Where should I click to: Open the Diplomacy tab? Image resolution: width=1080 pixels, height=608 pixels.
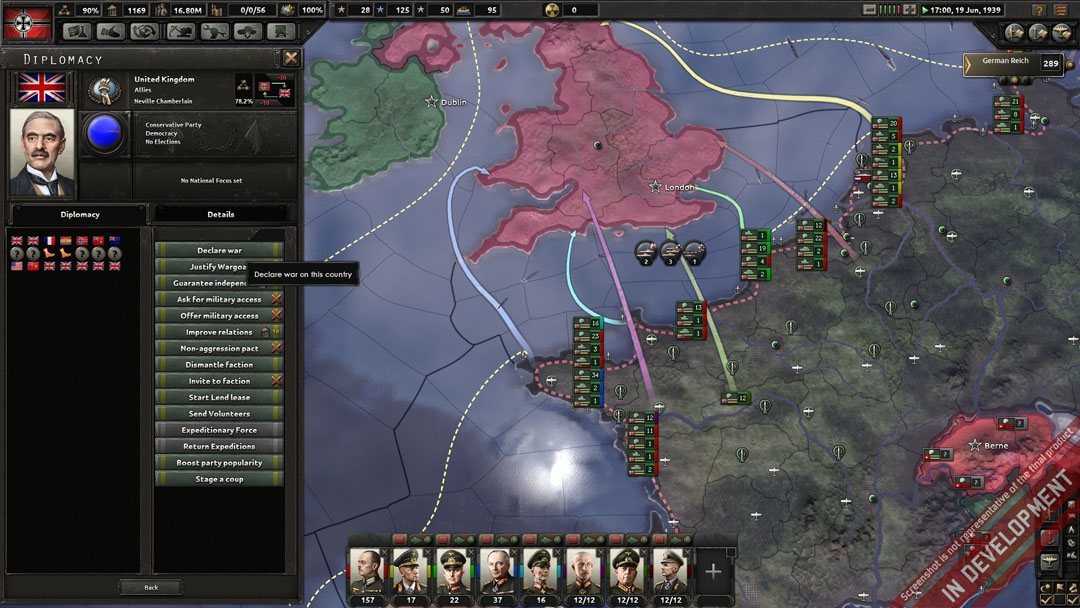click(x=80, y=214)
